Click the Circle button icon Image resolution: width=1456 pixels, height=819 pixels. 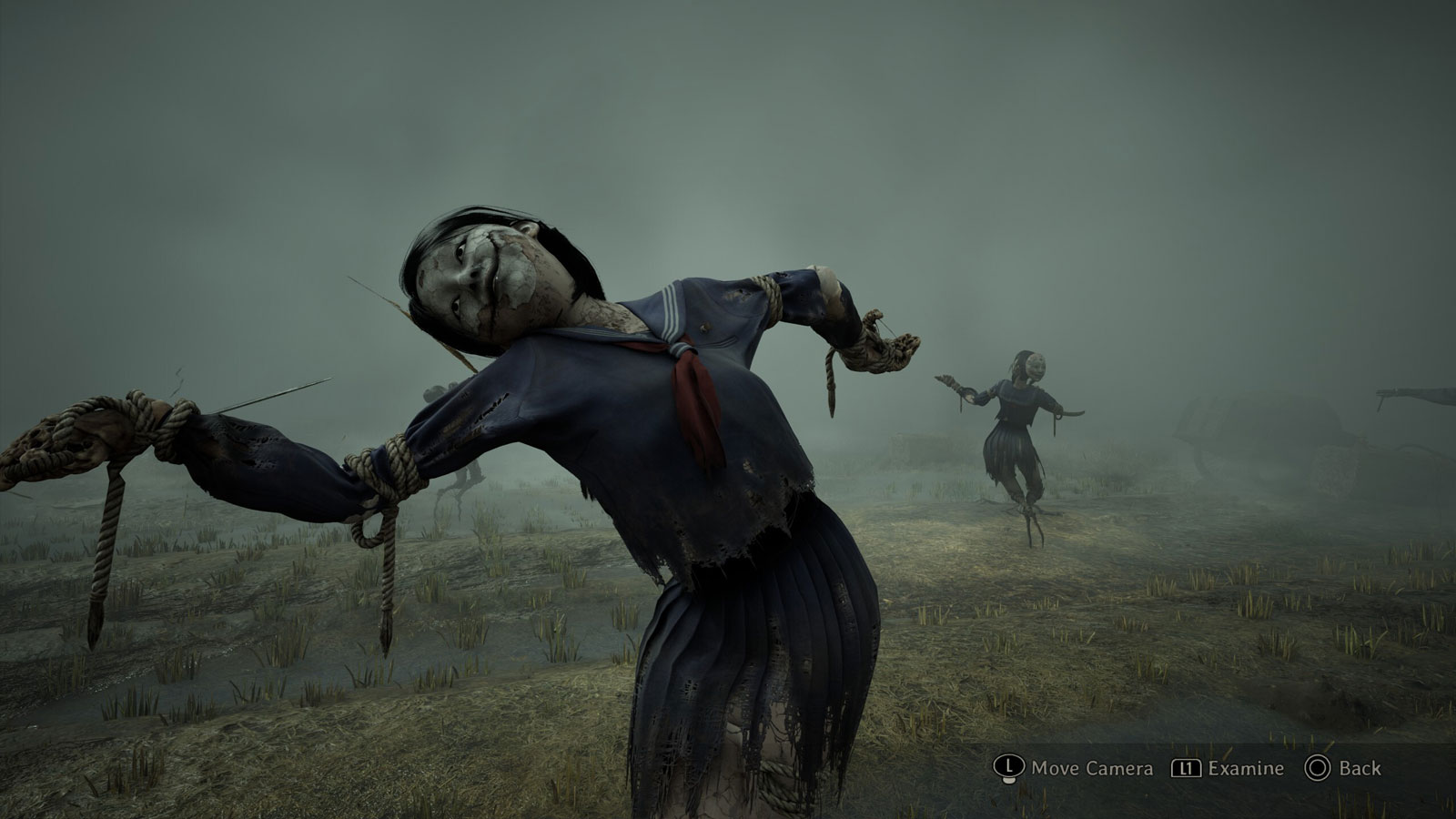1319,768
